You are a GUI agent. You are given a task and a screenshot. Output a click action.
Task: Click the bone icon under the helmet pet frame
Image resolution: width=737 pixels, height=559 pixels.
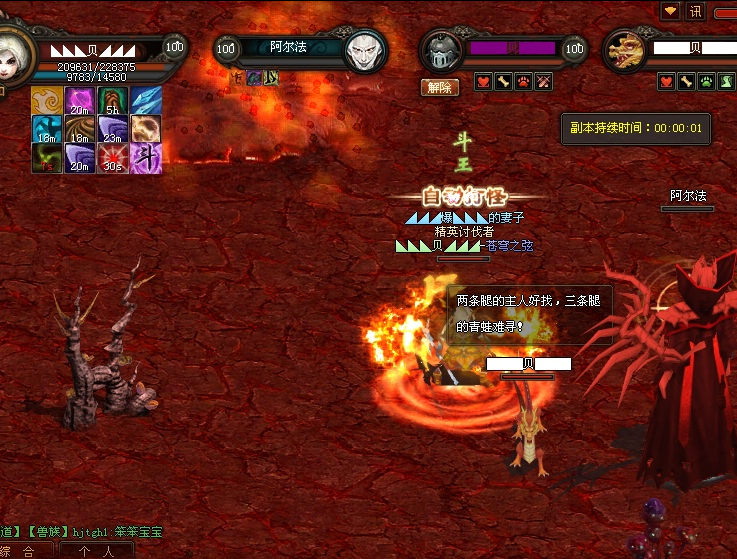pyautogui.click(x=504, y=82)
